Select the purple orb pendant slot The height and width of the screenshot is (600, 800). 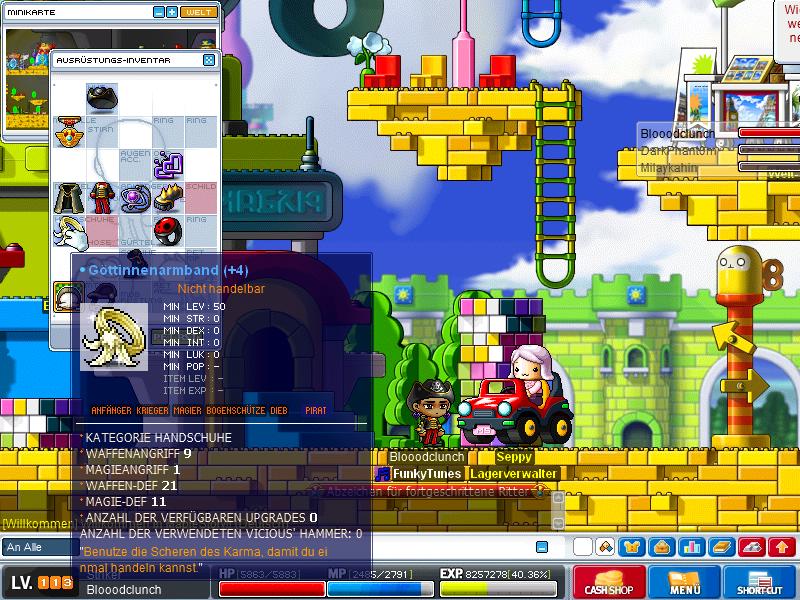click(x=135, y=197)
